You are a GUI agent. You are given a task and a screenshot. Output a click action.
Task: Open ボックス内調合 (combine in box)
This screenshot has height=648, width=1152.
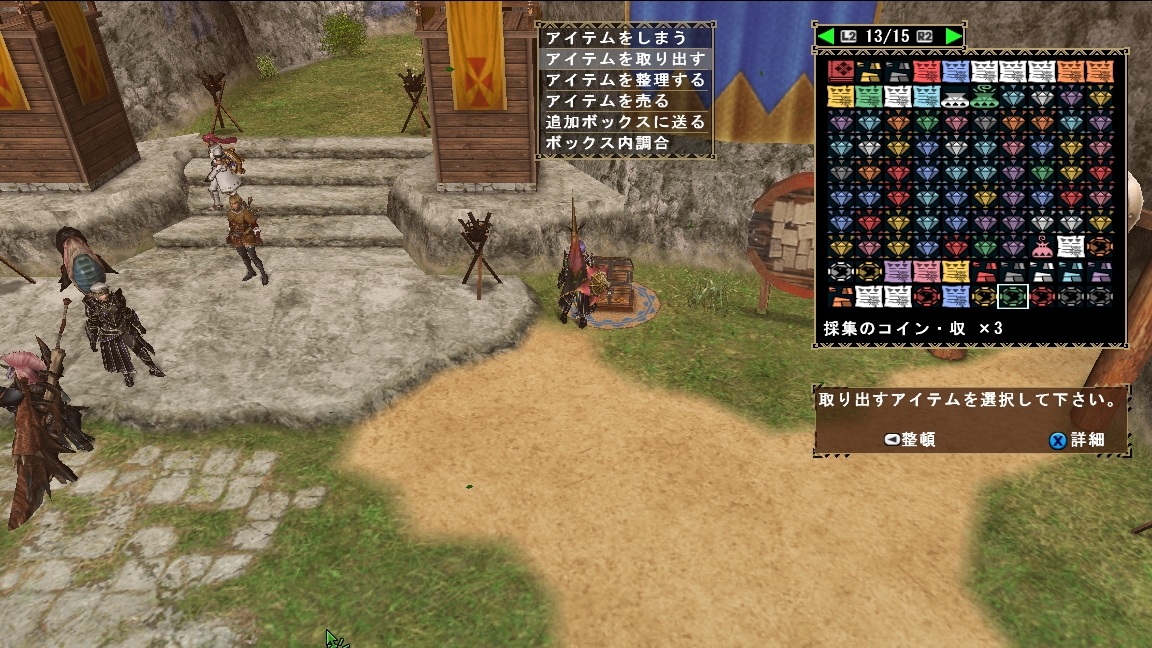(607, 143)
